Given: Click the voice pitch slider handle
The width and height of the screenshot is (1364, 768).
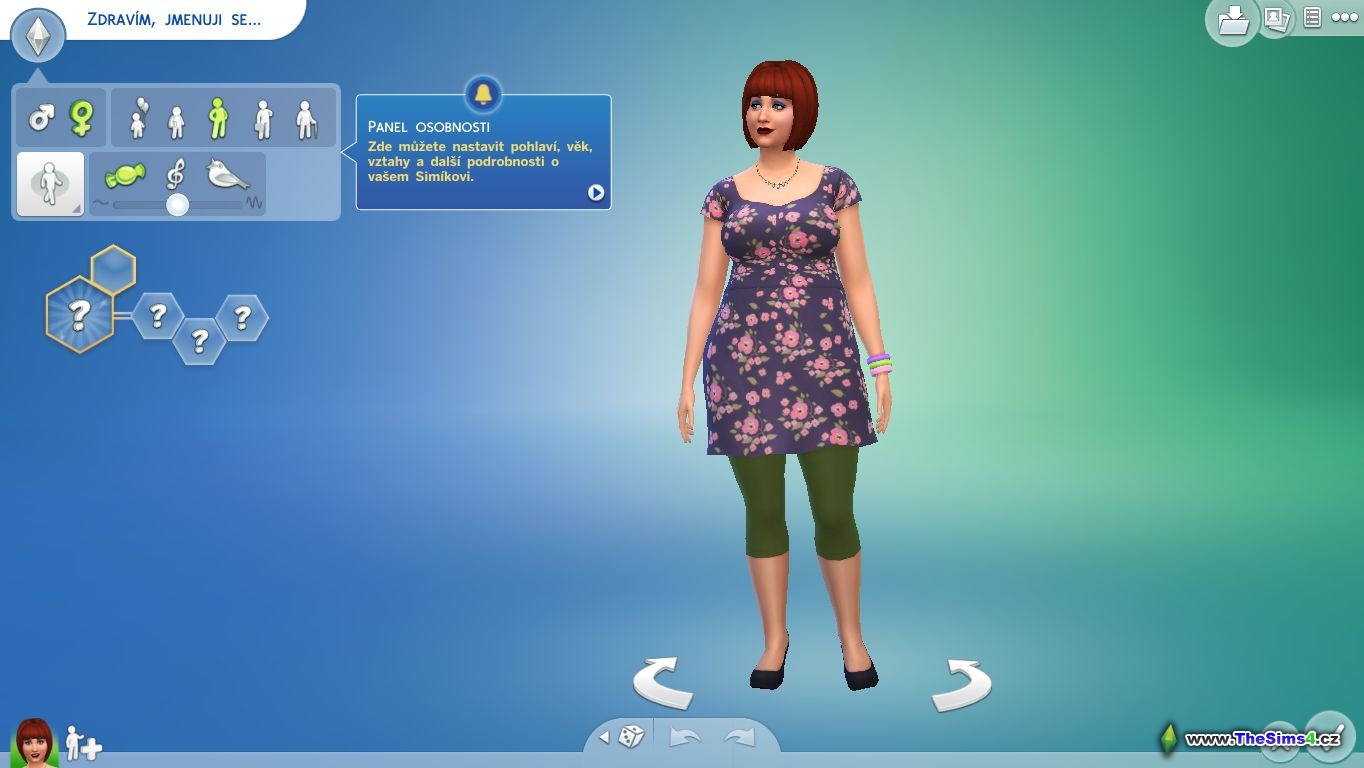Looking at the screenshot, I should 177,205.
